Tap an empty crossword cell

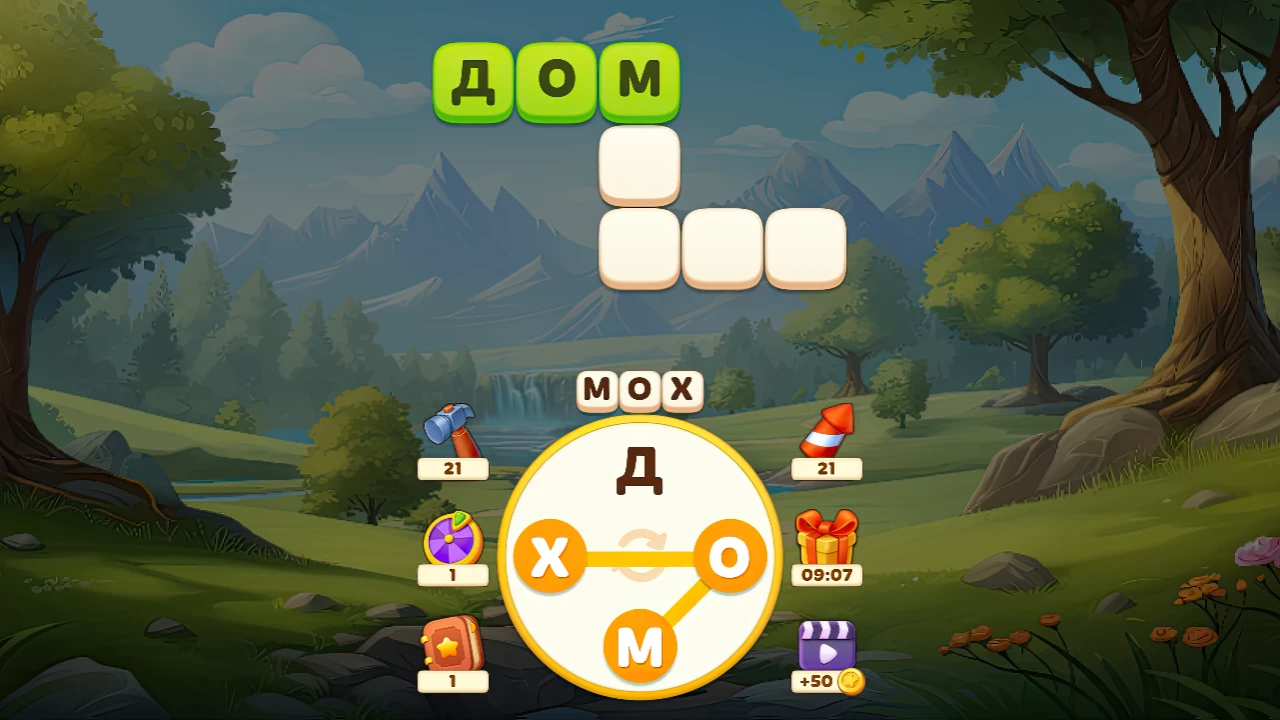tap(640, 165)
